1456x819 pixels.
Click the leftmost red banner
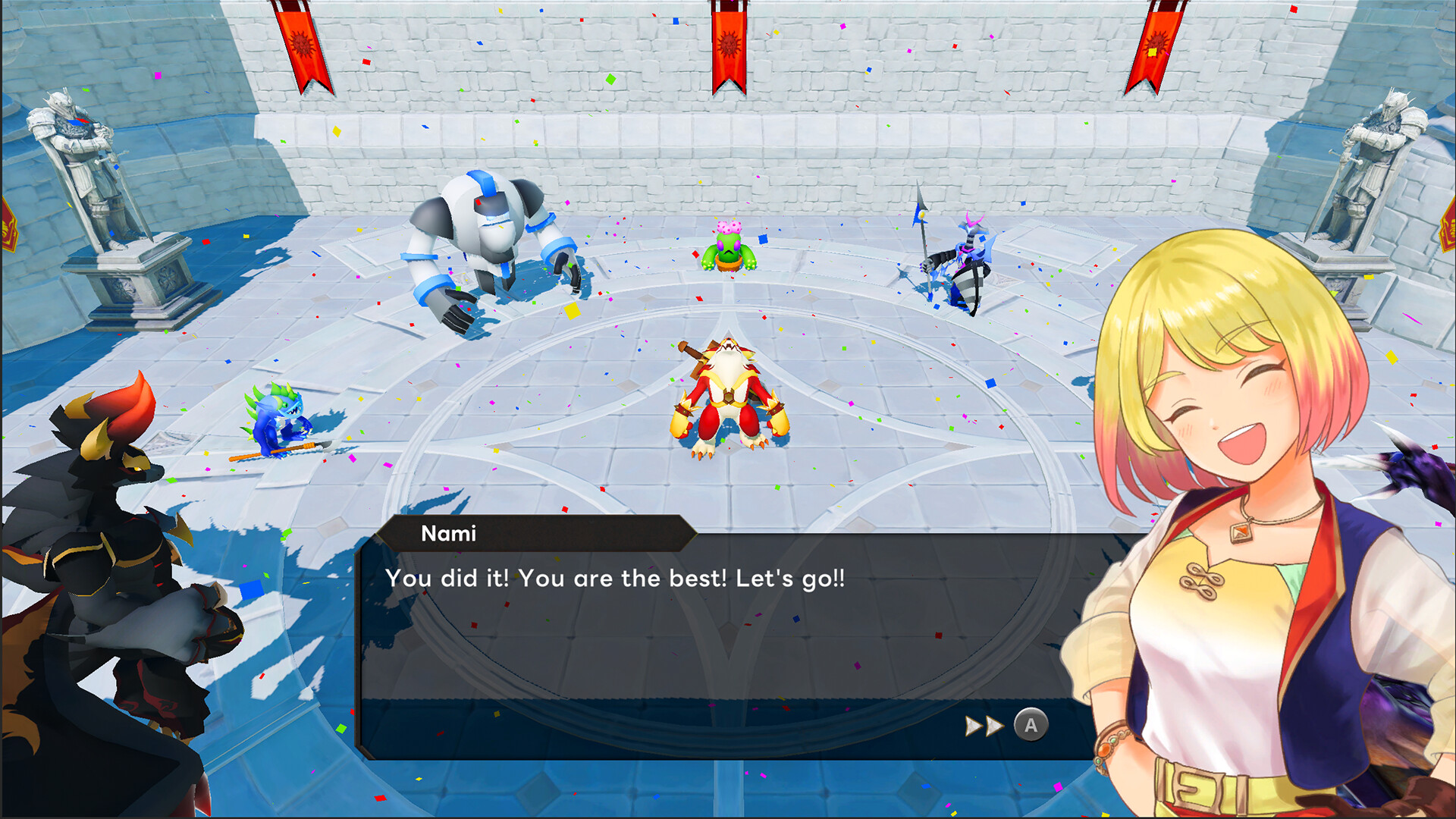(x=303, y=45)
